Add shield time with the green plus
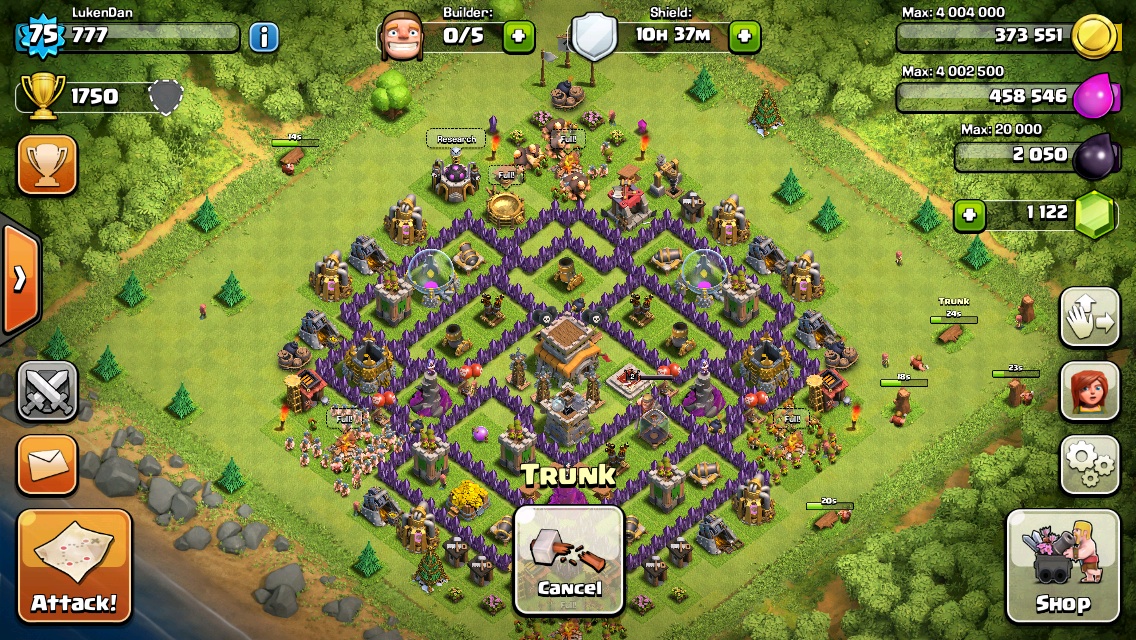 (744, 37)
